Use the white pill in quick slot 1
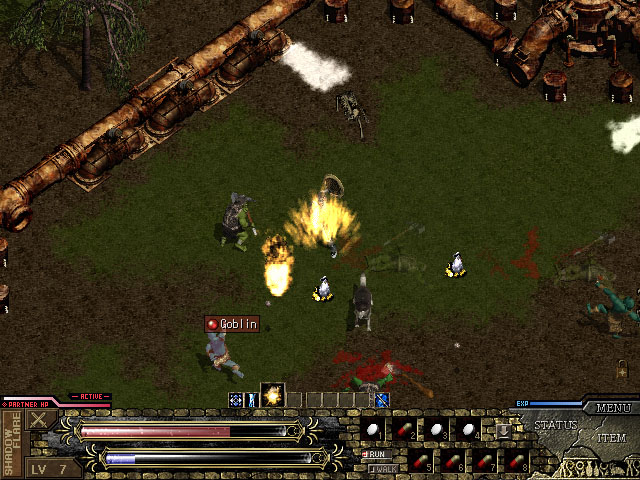The width and height of the screenshot is (640, 480). click(x=373, y=429)
